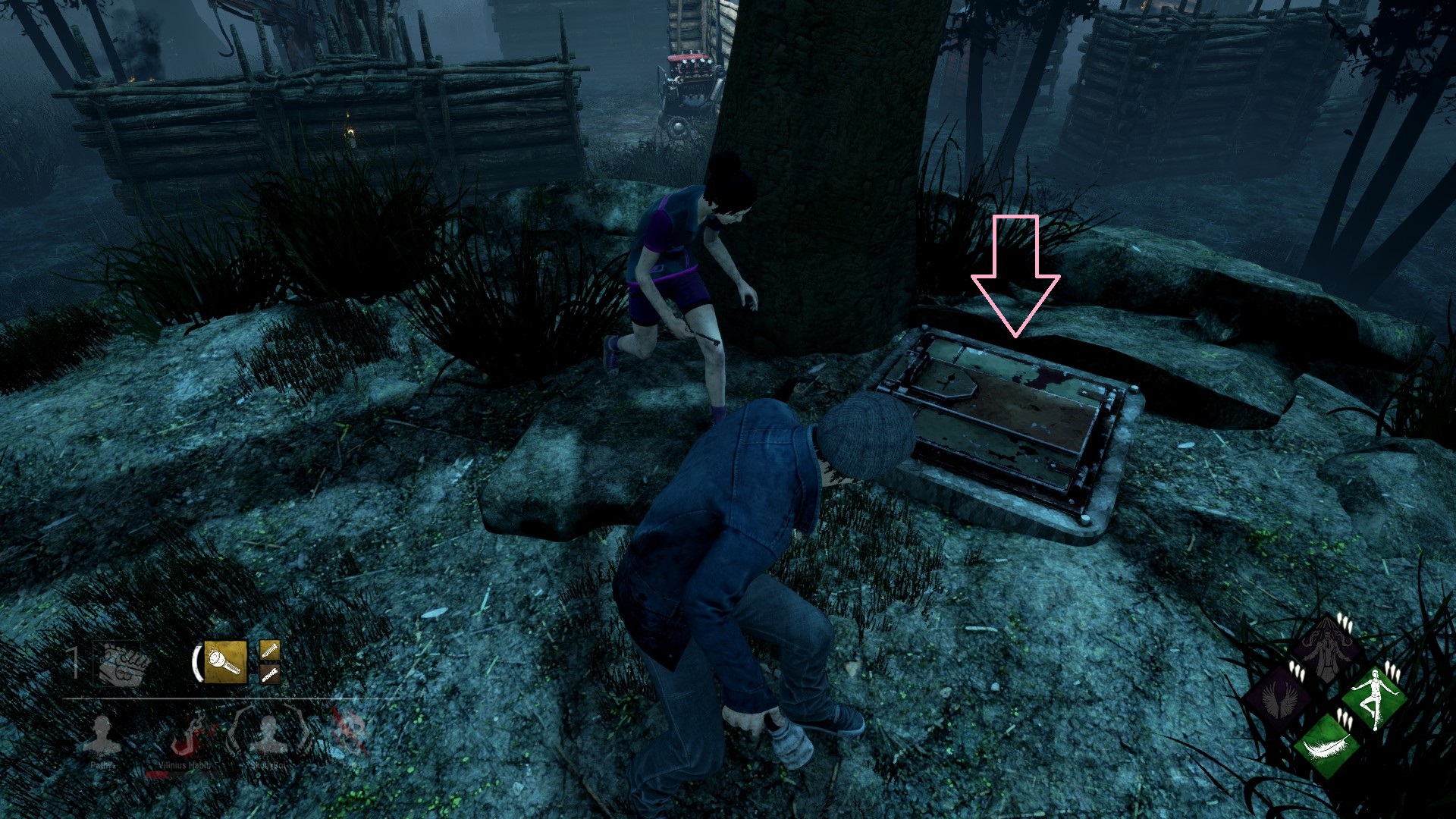This screenshot has width=1456, height=819.
Task: Click Vilinius Habib's red progress bar
Action: 158,774
